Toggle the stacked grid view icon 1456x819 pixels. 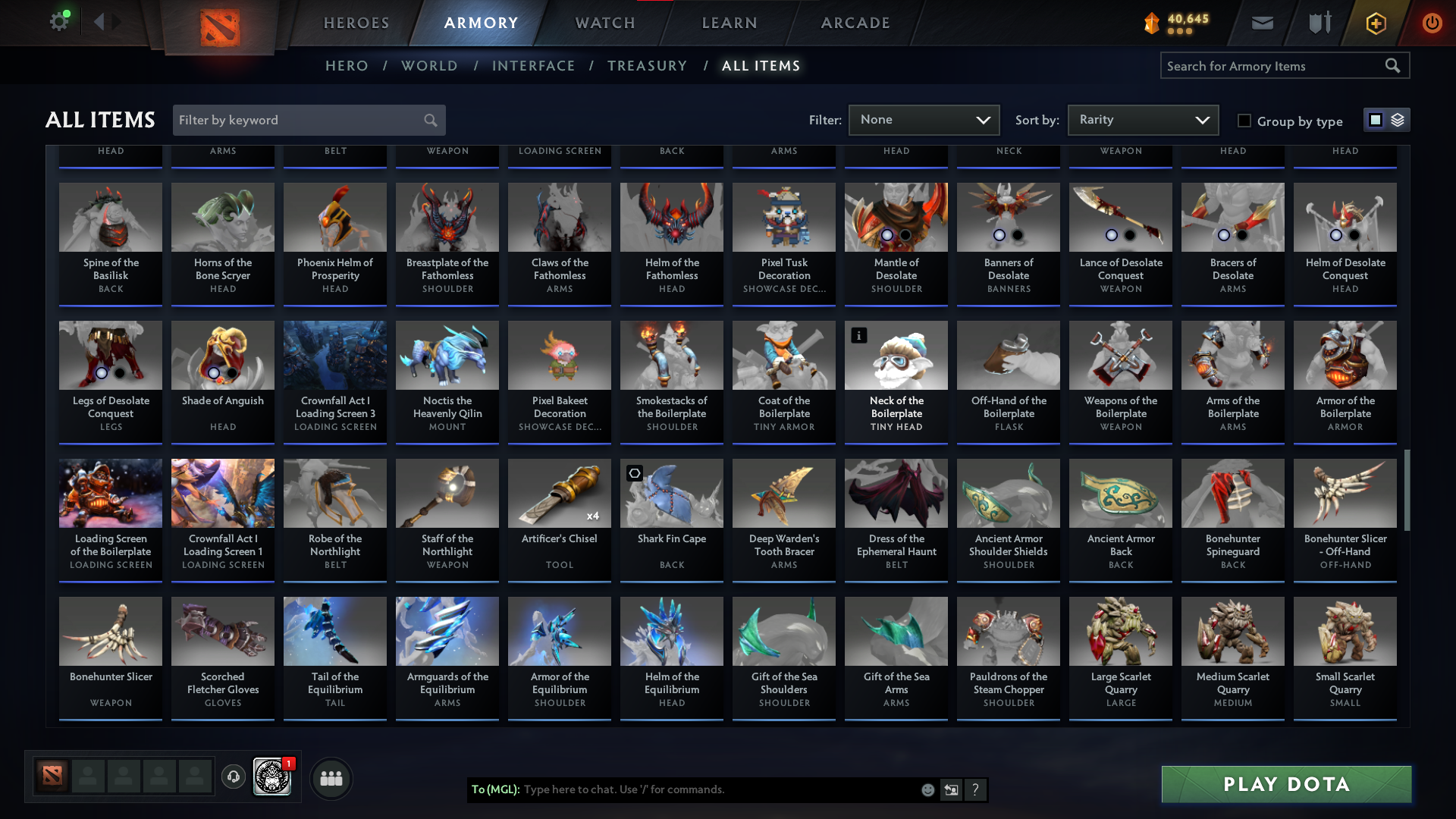point(1396,119)
